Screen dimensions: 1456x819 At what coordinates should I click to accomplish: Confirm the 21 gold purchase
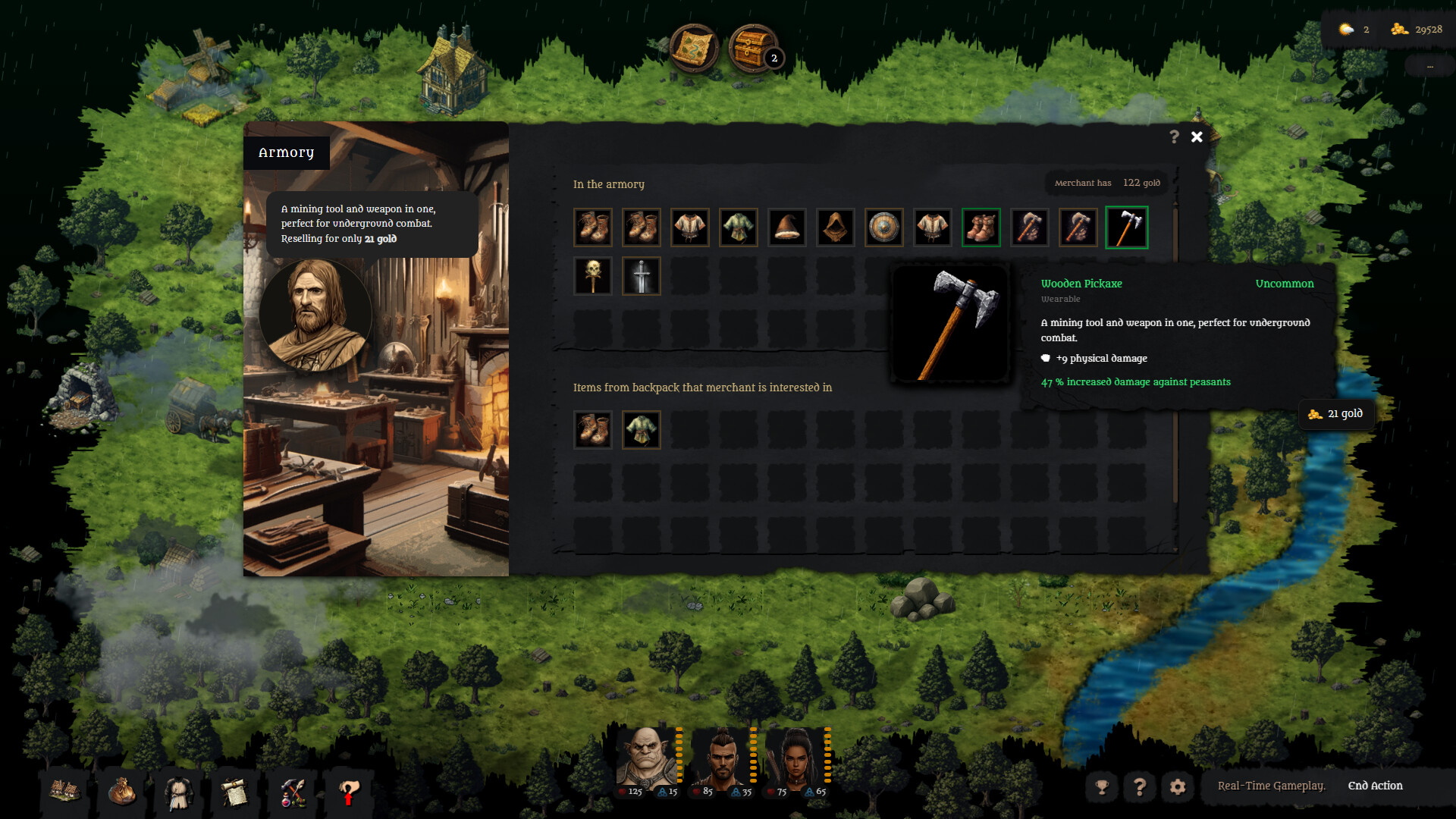pyautogui.click(x=1336, y=414)
